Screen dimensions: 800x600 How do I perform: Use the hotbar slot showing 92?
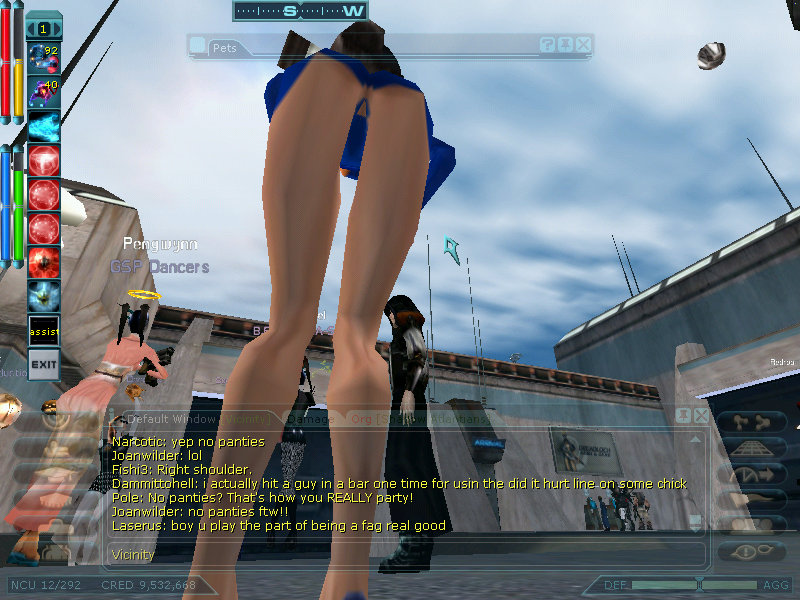coord(43,58)
